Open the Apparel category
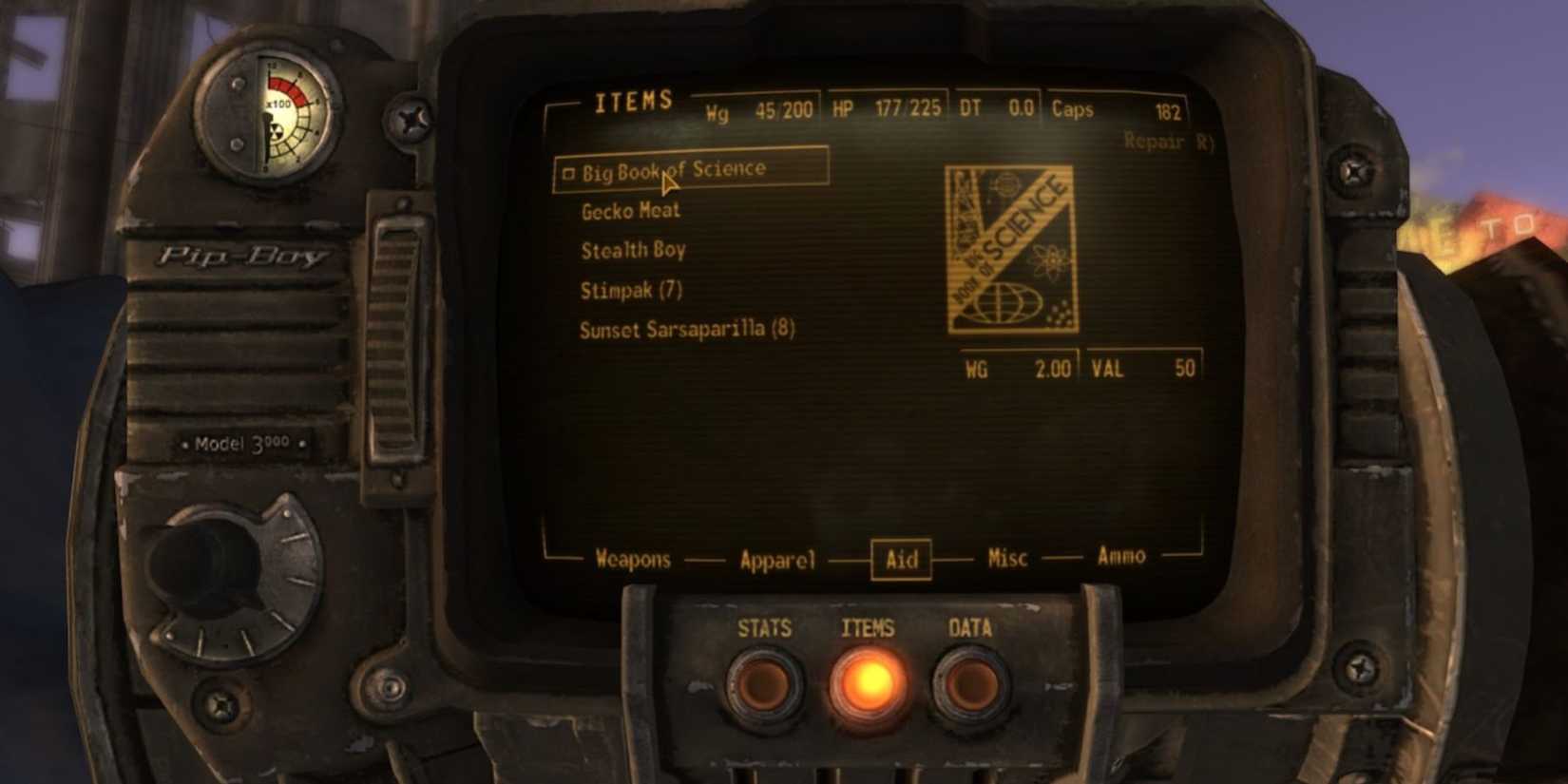This screenshot has width=1568, height=784. coord(779,559)
